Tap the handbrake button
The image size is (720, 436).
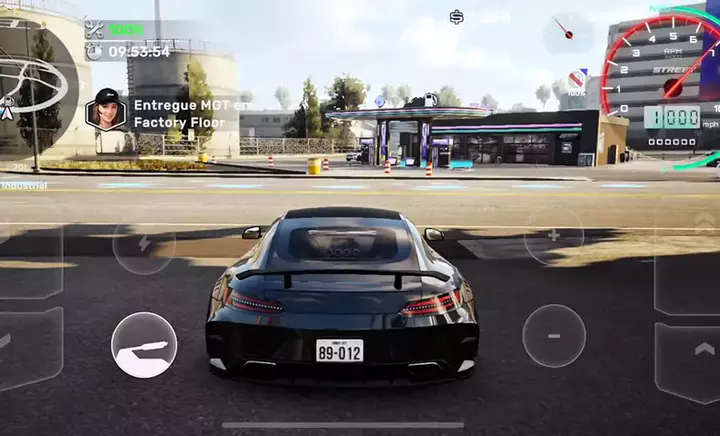click(144, 345)
